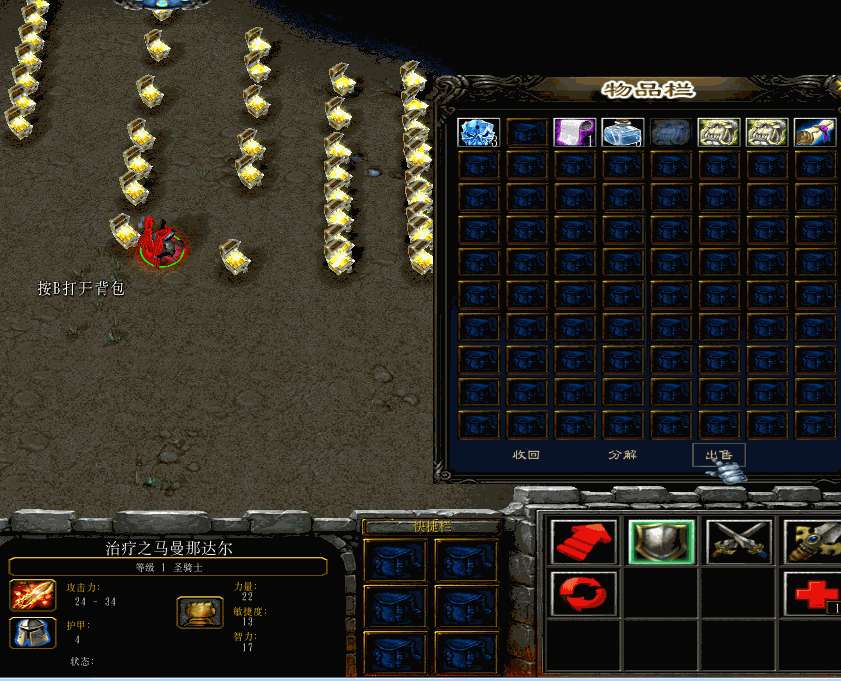Click the helmet armor icon
This screenshot has height=681, width=841.
pos(33,632)
